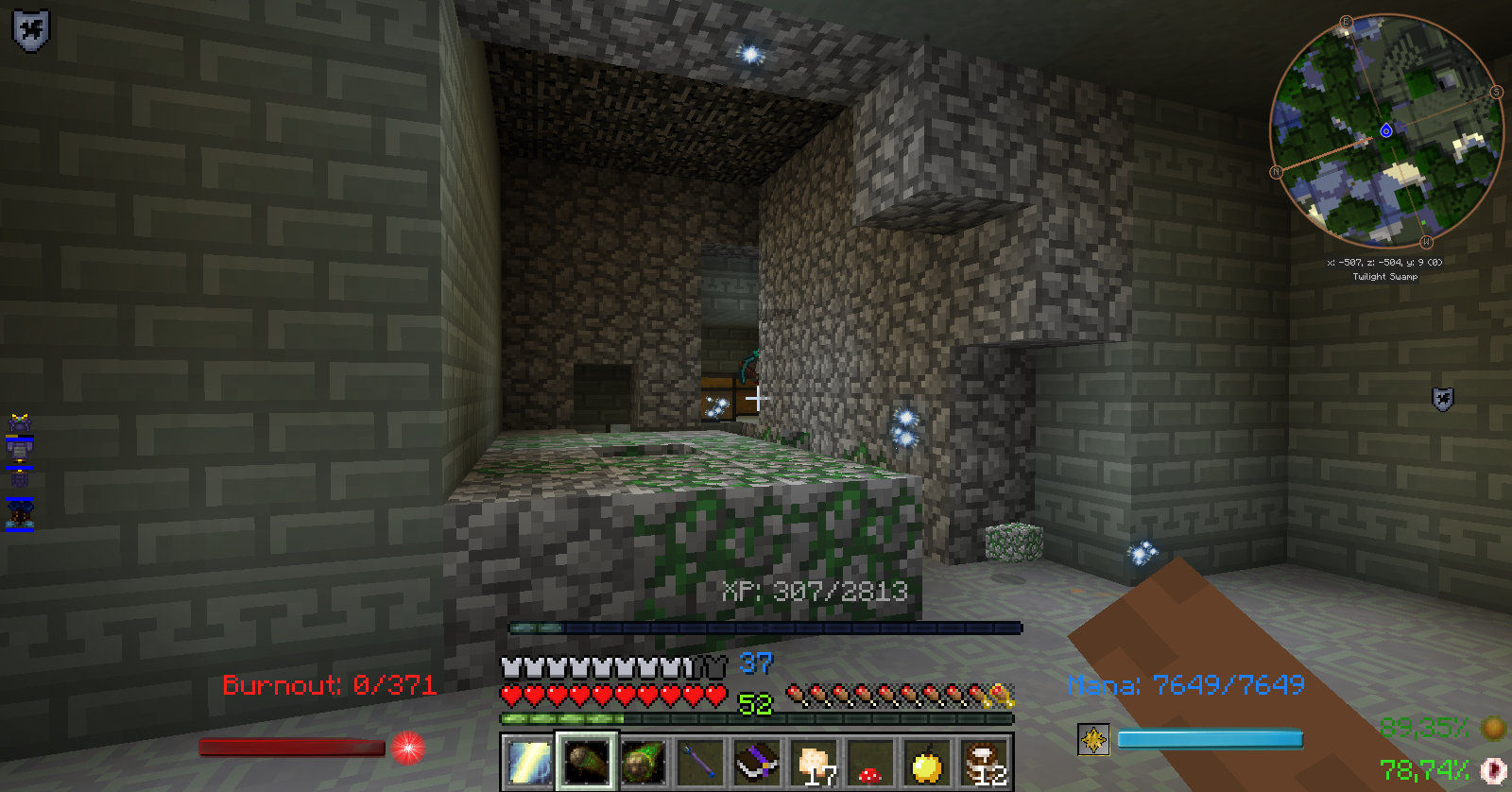This screenshot has width=1512, height=792.
Task: Click the red burnout orb icon
Action: 408,748
